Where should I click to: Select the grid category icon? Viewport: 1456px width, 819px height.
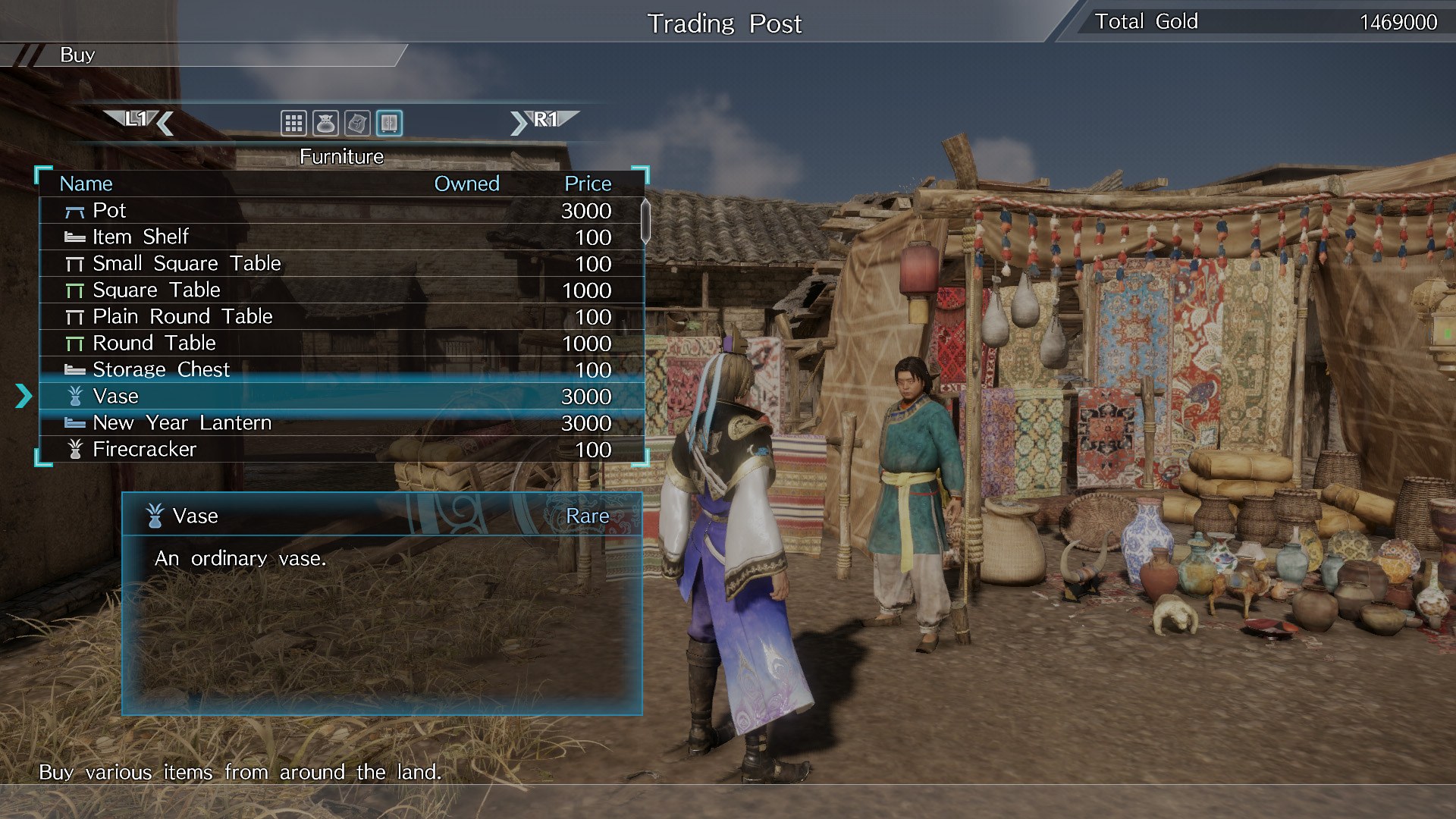pyautogui.click(x=294, y=123)
